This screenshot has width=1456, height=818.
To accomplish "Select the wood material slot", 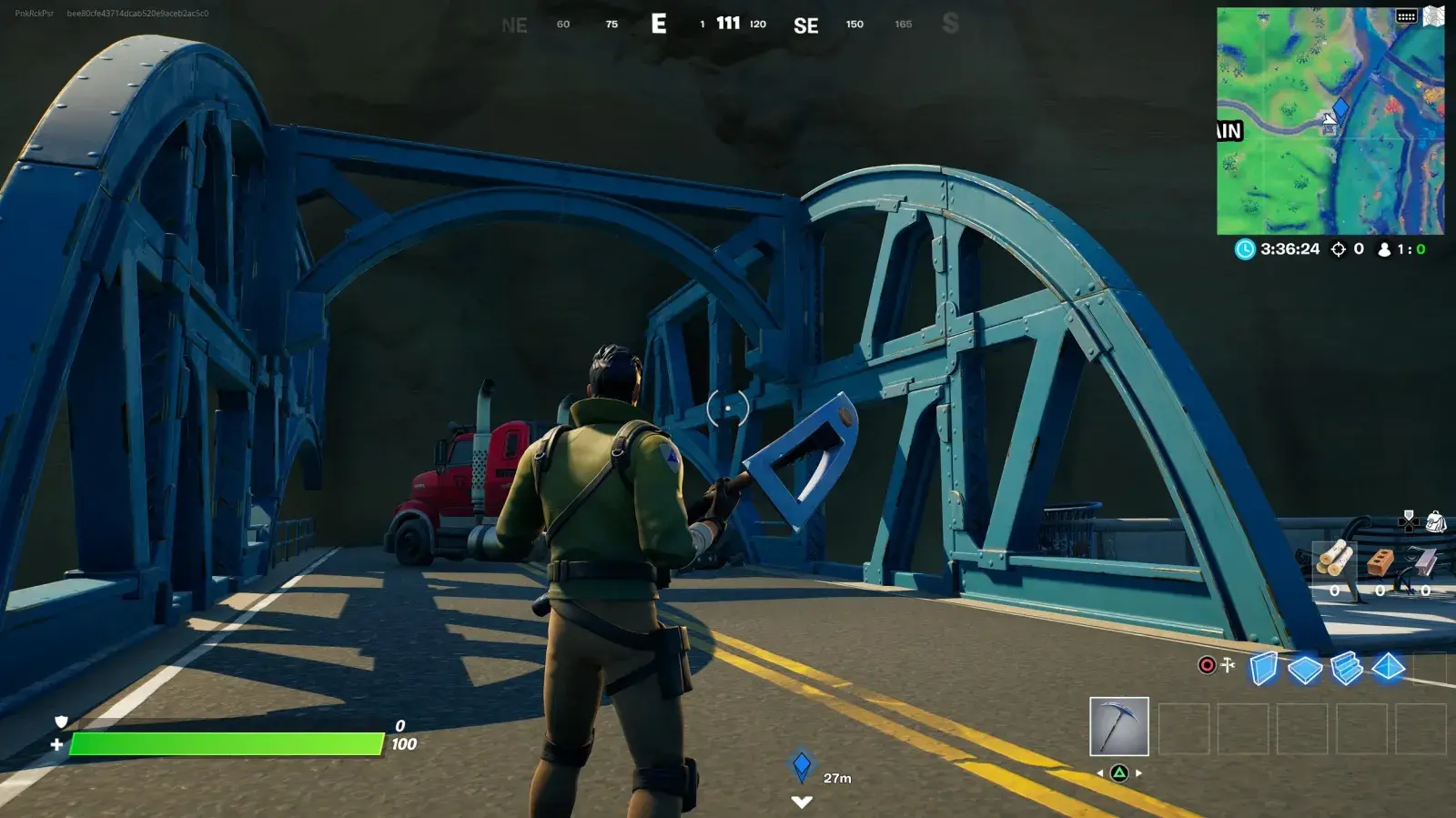I will pos(1334,560).
